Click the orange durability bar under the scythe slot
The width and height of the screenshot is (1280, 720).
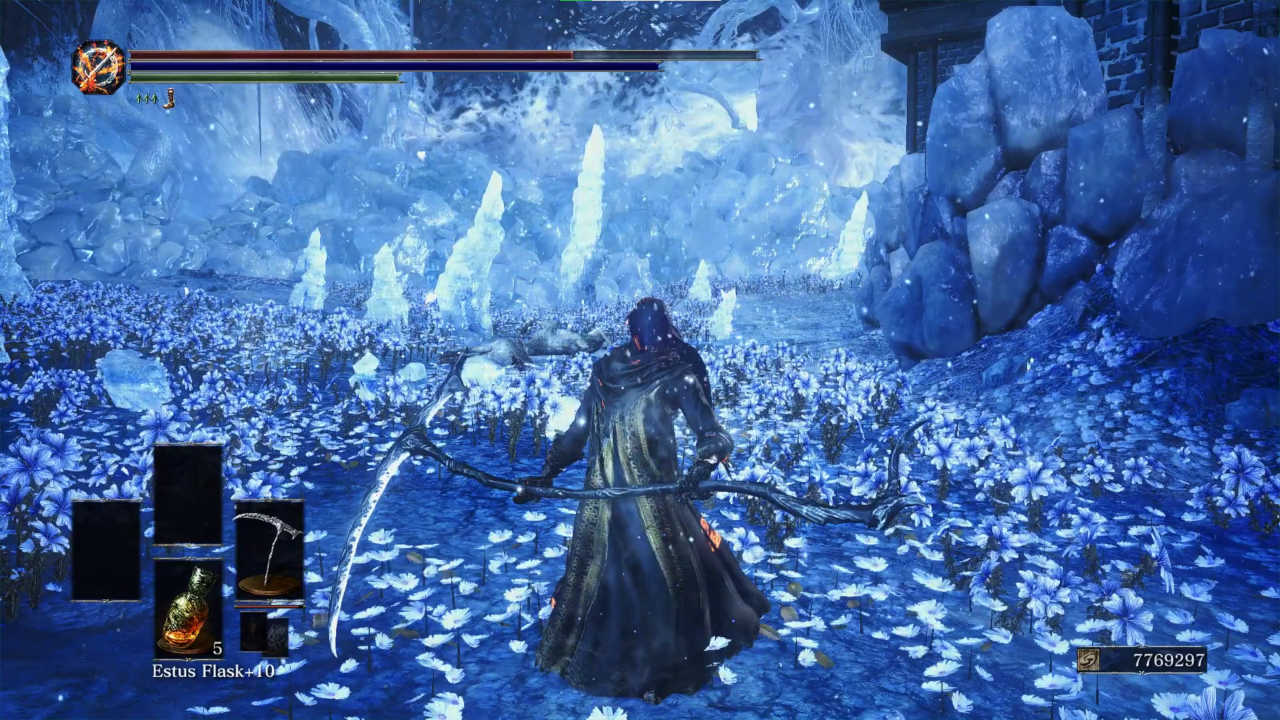[x=266, y=606]
